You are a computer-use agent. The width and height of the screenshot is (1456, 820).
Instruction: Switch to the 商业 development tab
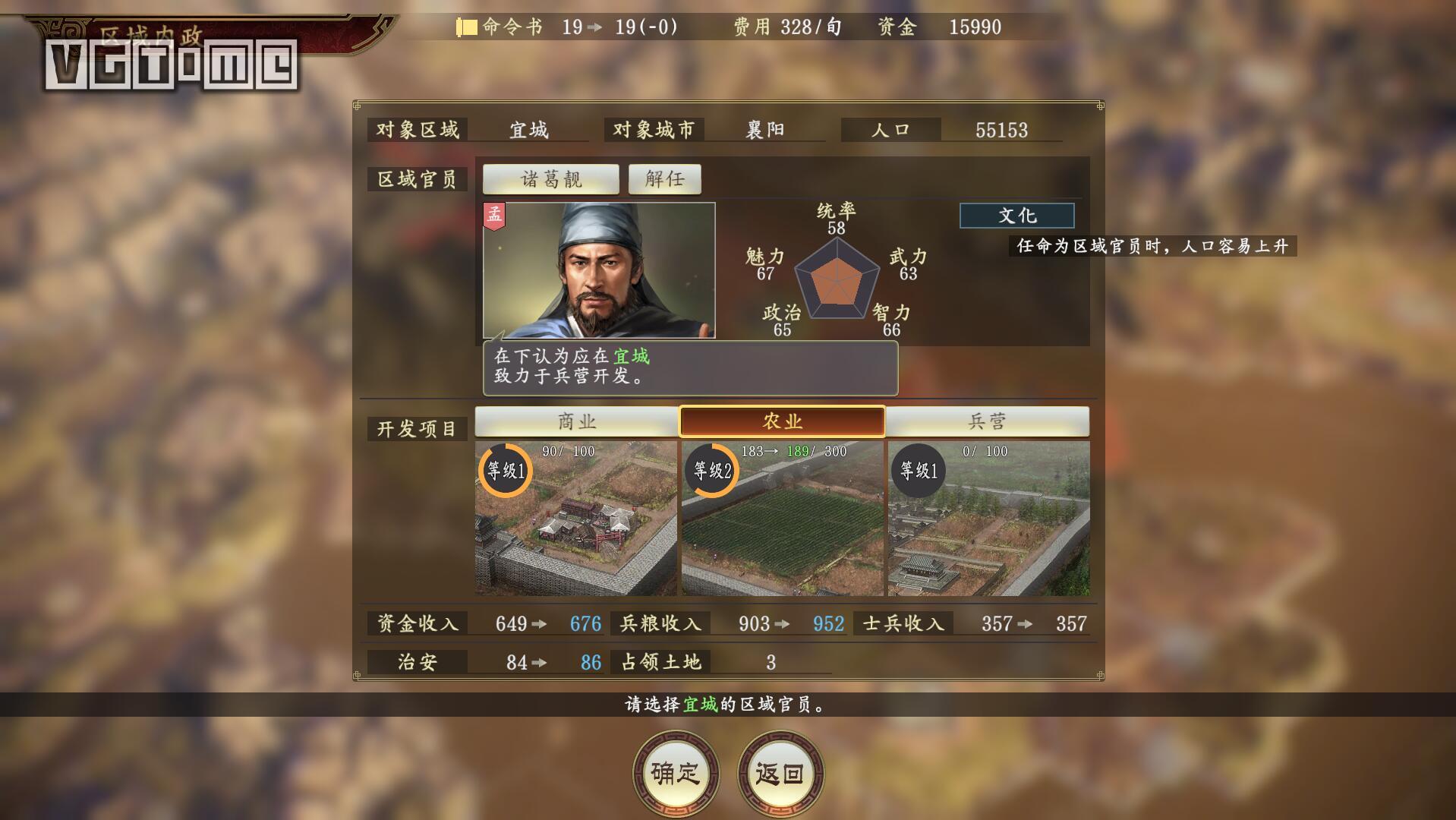point(576,421)
